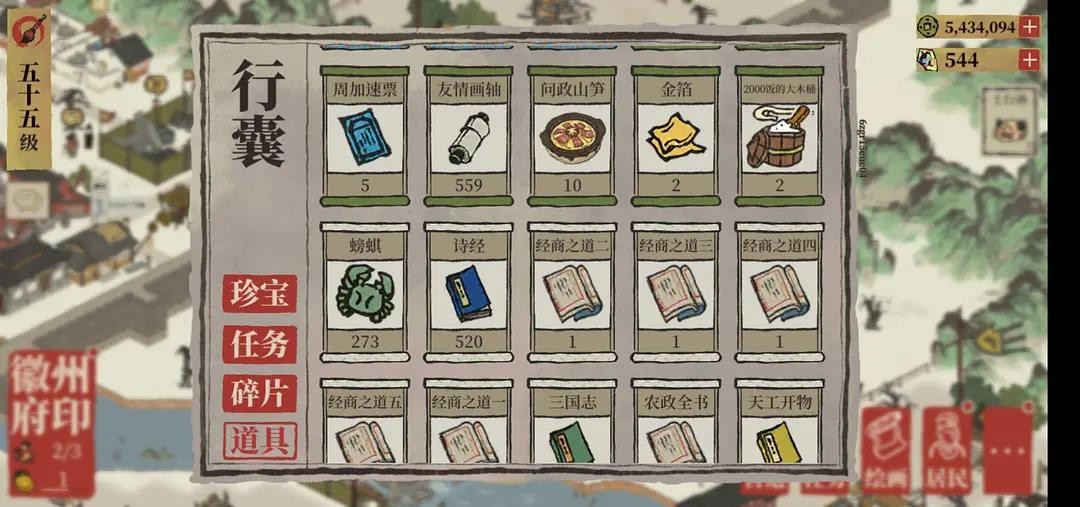Add more of the 544 currency
Screen dimensions: 1080x507
[x=1029, y=60]
